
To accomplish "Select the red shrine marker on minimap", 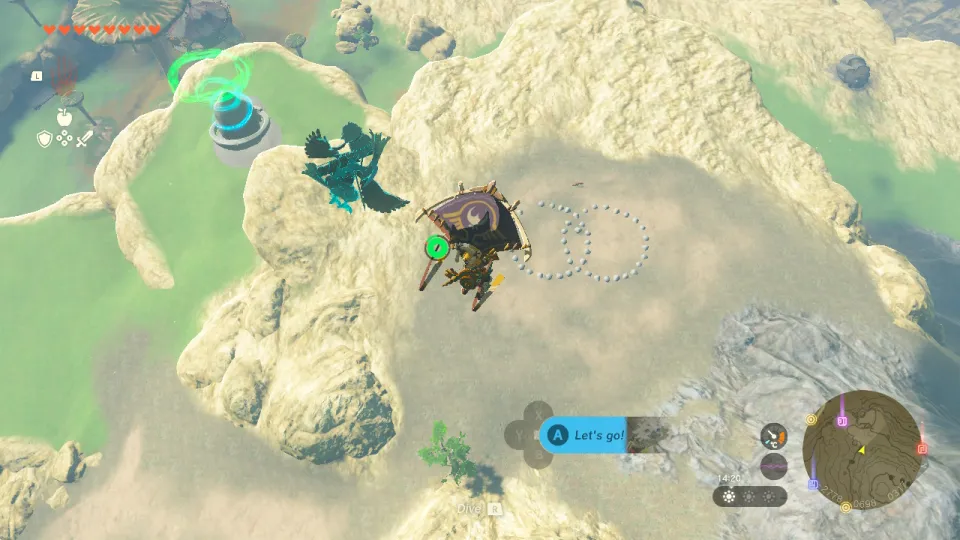I will click(921, 449).
